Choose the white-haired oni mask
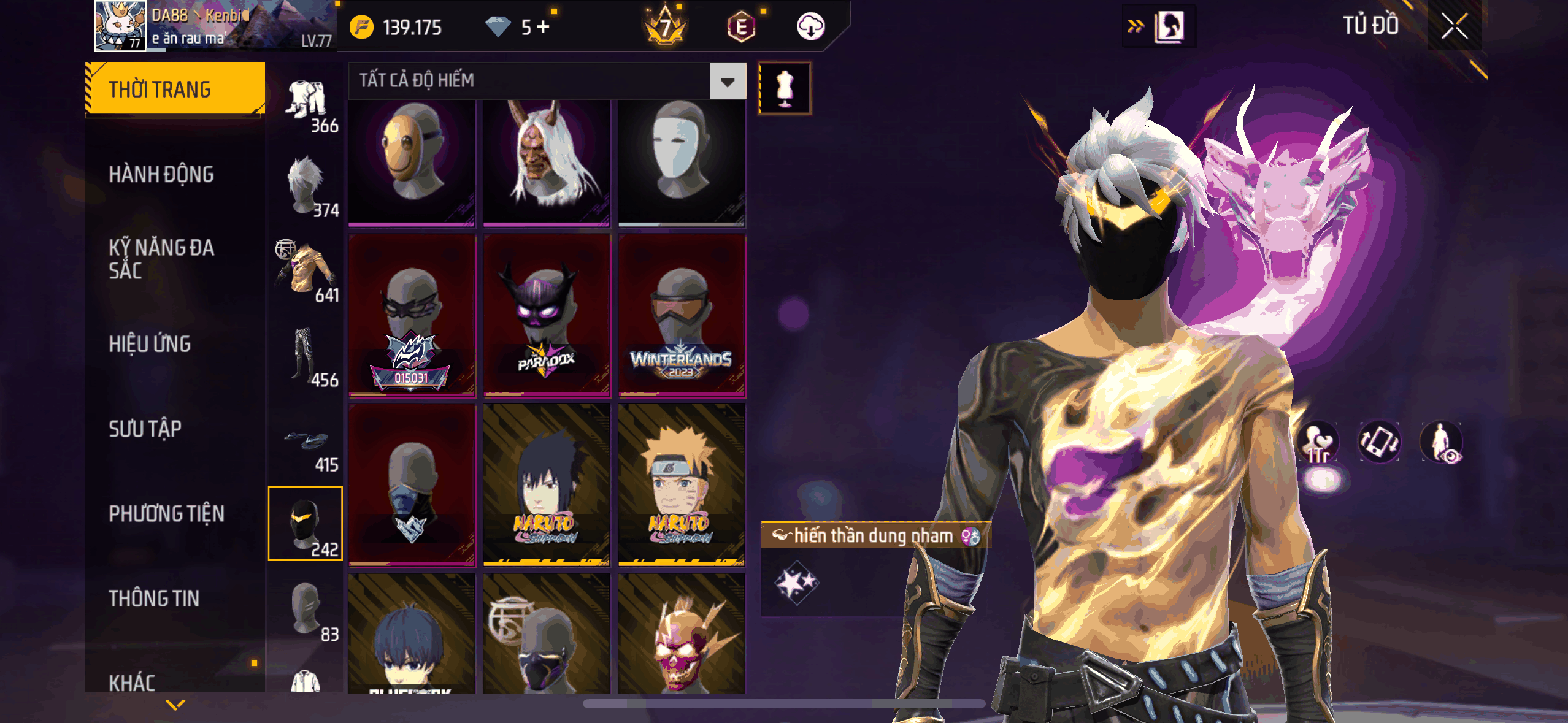 tap(547, 163)
